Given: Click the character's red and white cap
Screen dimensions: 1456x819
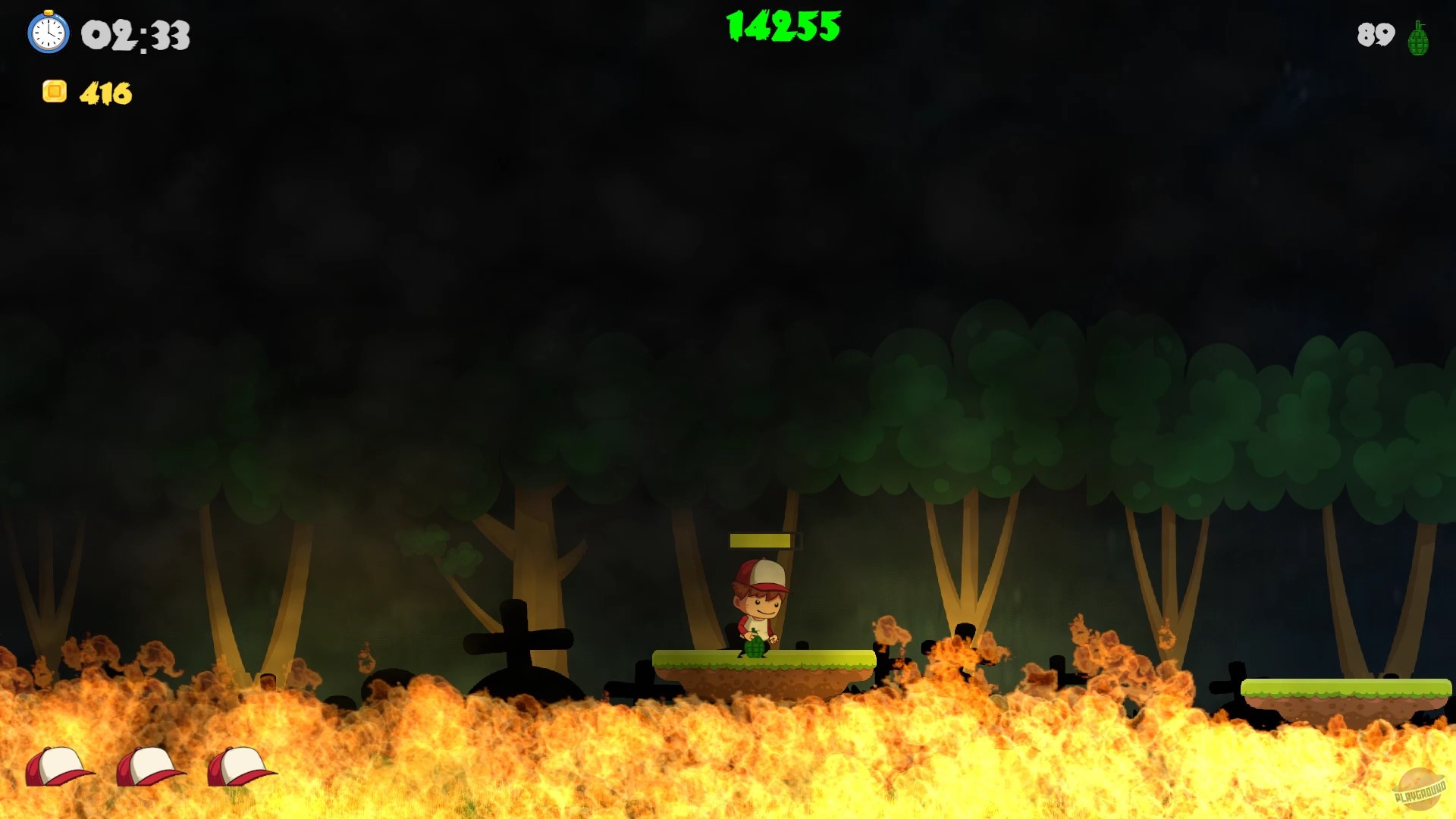Looking at the screenshot, I should (758, 573).
